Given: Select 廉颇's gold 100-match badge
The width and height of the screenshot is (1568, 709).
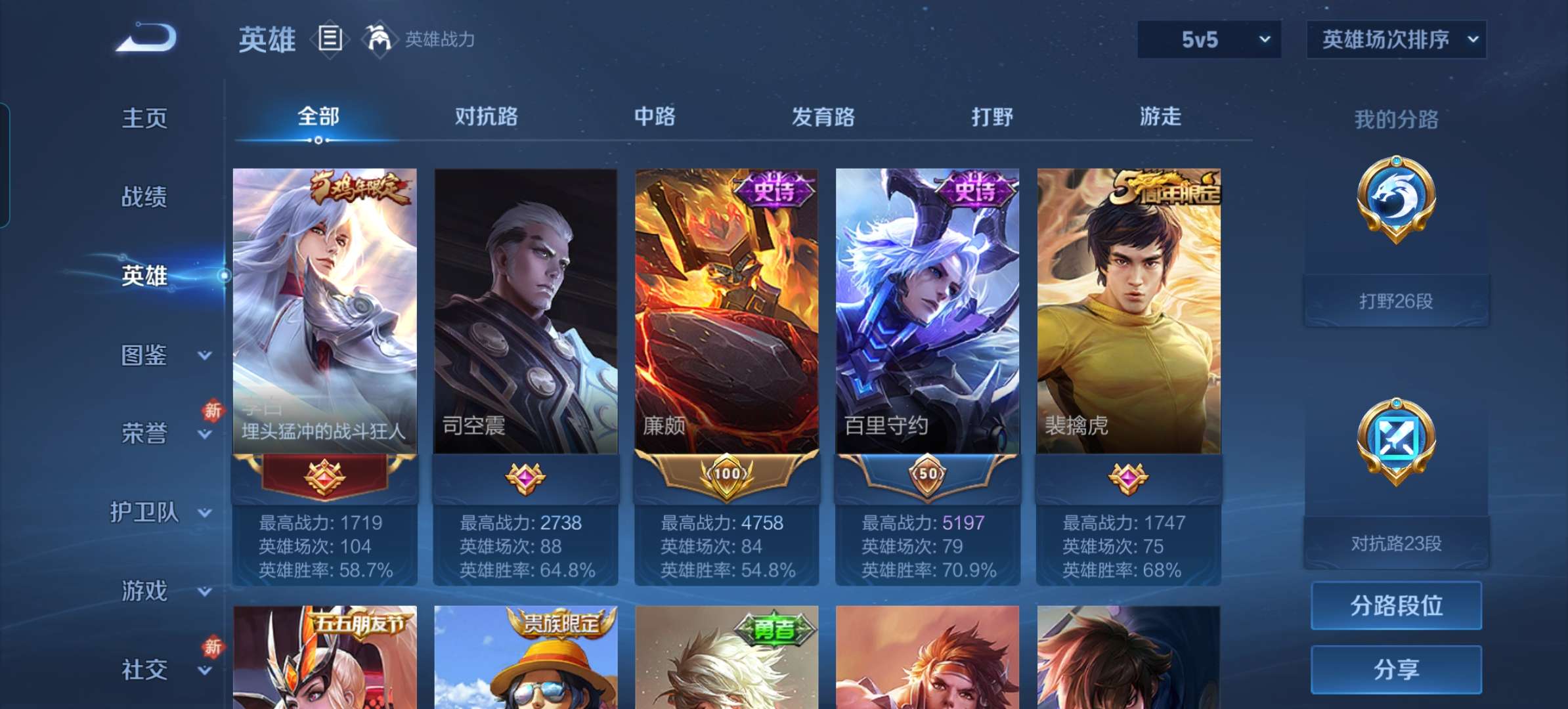Looking at the screenshot, I should click(x=728, y=477).
